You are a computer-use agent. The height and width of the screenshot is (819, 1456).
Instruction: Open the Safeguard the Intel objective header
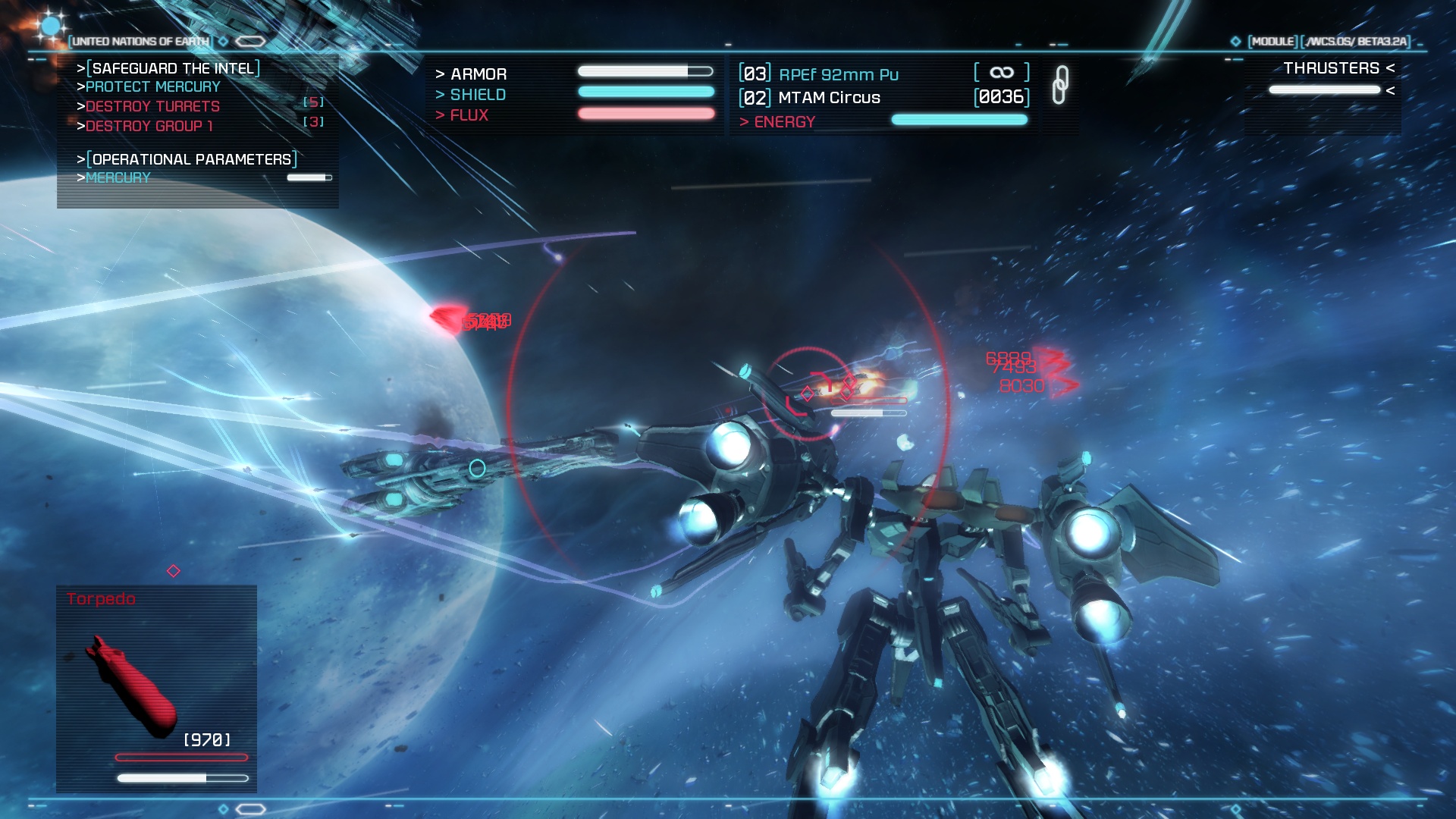pos(173,68)
